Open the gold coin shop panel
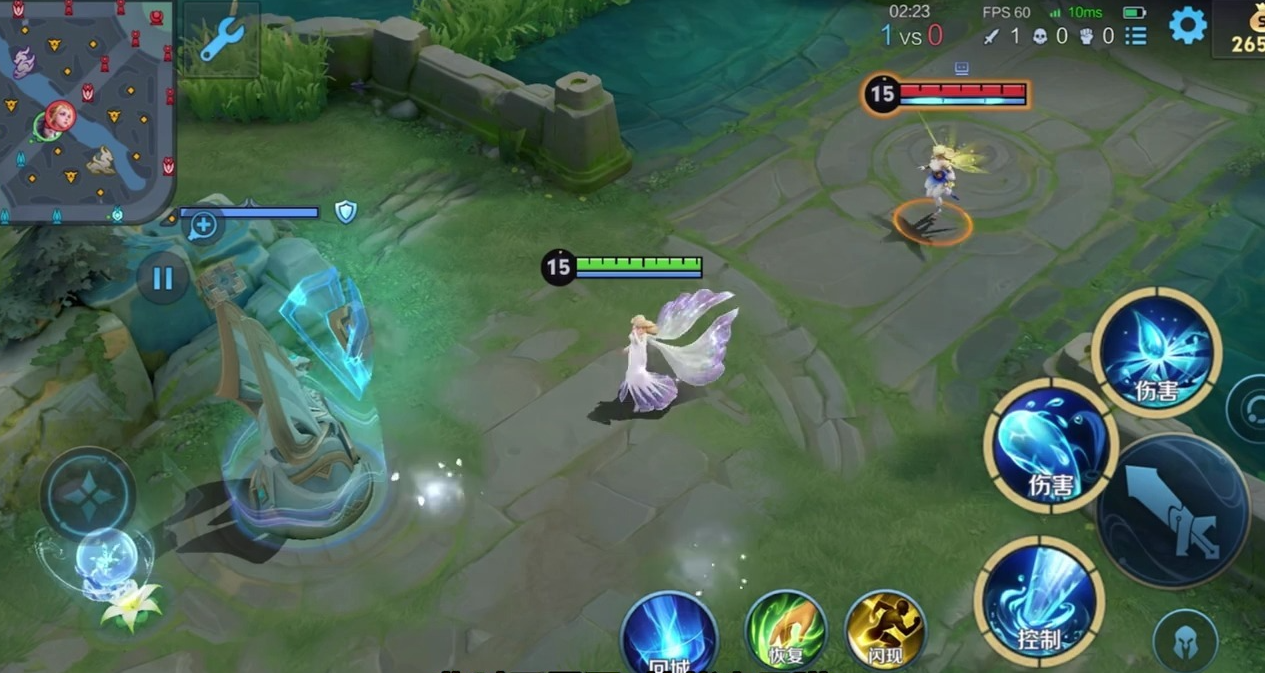Image resolution: width=1265 pixels, height=673 pixels. click(x=1243, y=28)
